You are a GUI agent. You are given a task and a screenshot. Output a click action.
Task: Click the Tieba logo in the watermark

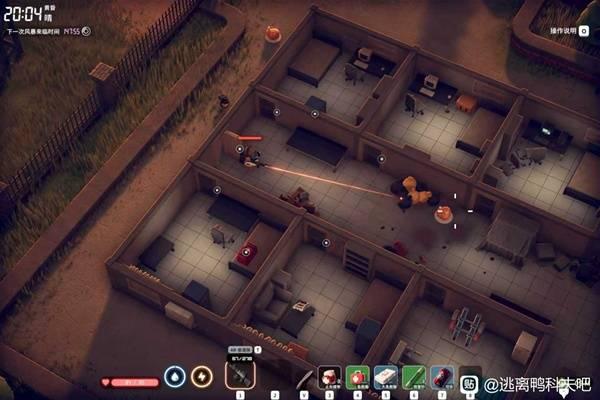(469, 382)
